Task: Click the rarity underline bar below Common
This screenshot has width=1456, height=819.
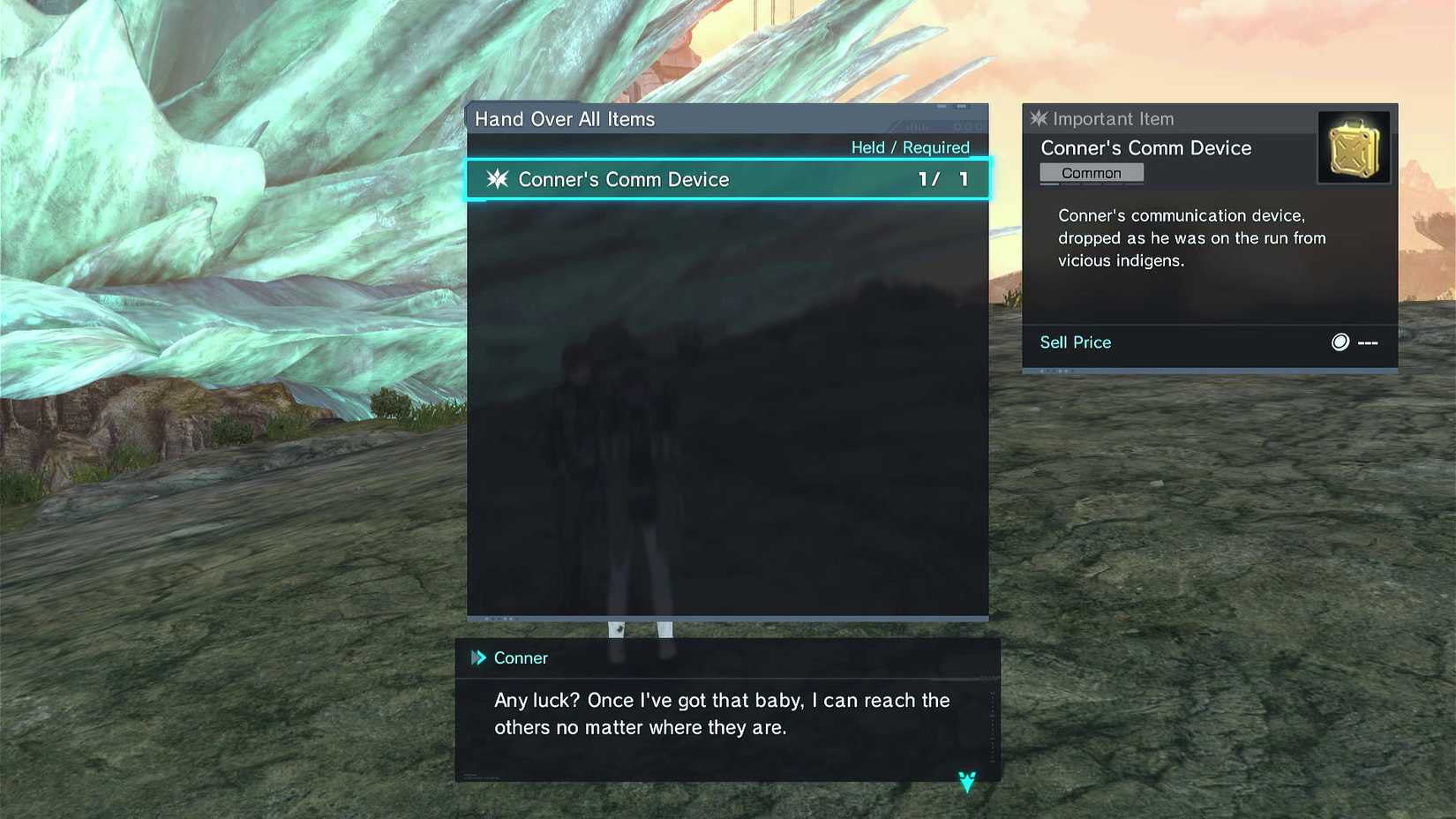Action: (x=1091, y=184)
